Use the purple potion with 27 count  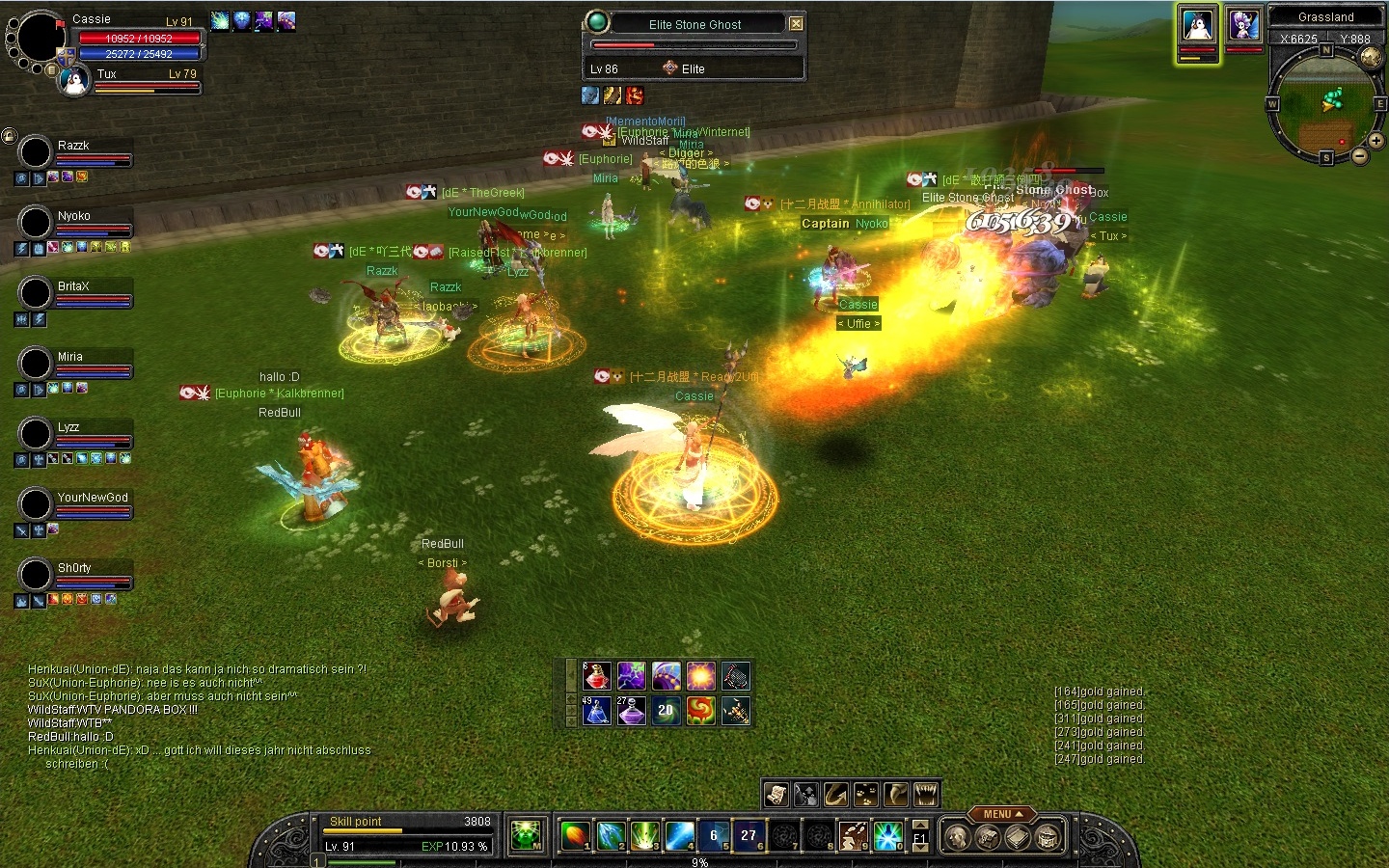pos(631,712)
